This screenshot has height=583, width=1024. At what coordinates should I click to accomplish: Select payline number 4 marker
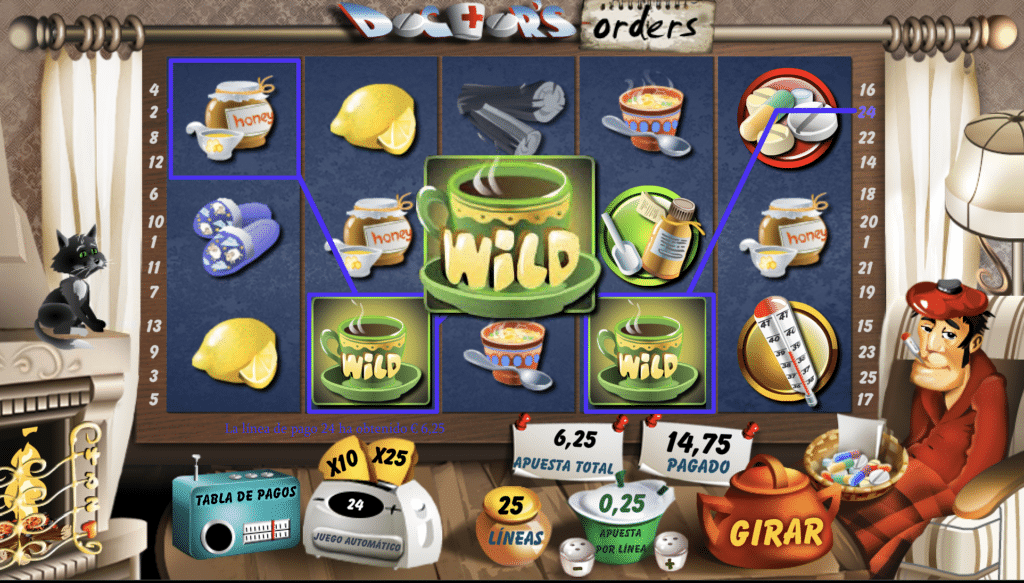[x=155, y=89]
